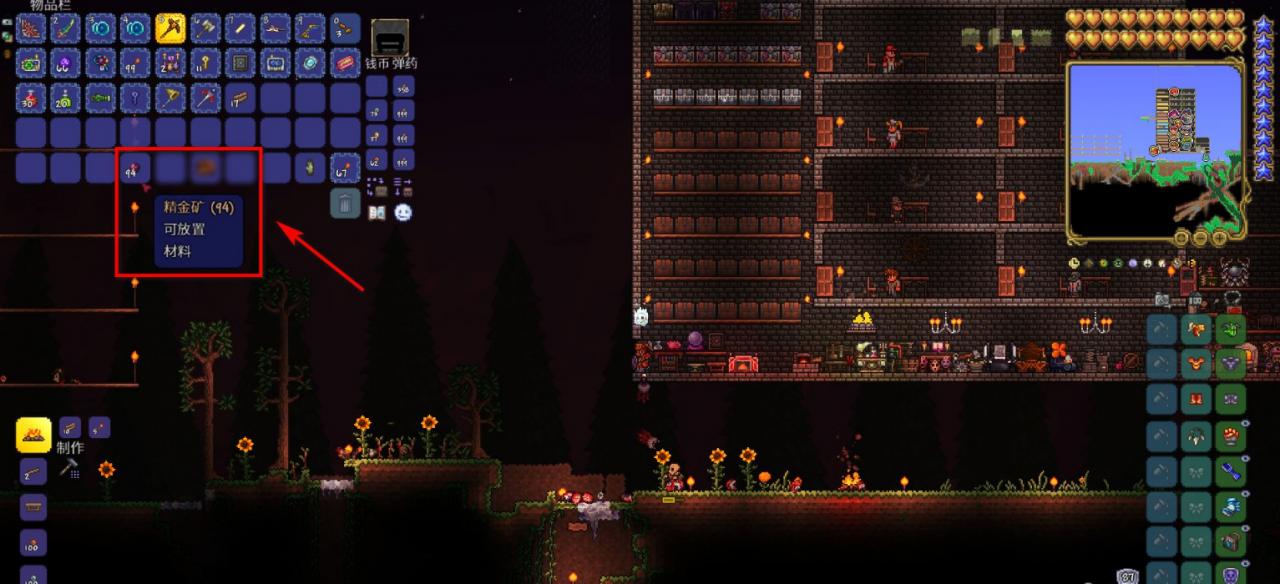Activate the quick stack to chests button
Screen dimensions: 1280x584
click(377, 186)
